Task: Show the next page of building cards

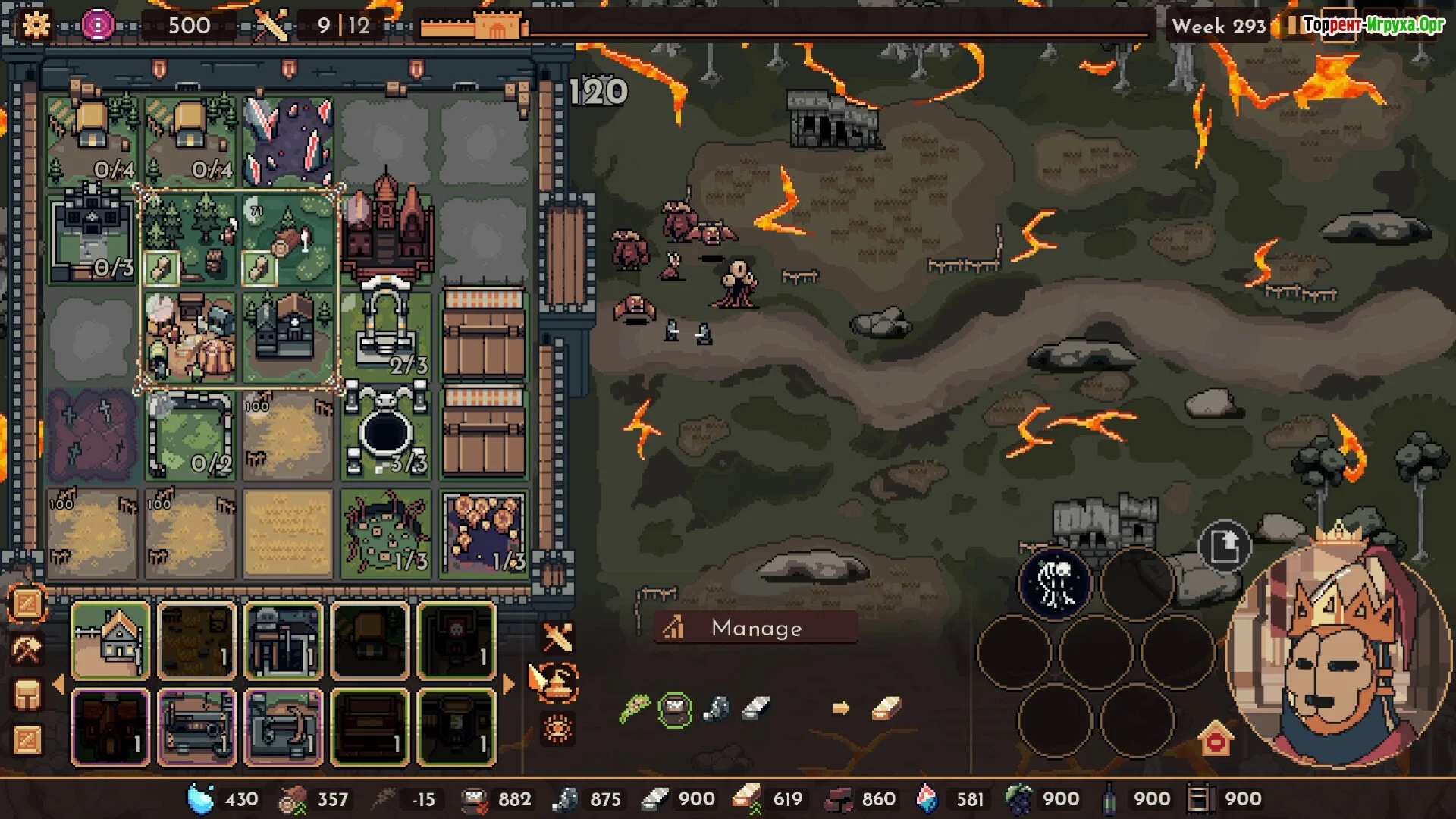Action: (x=508, y=684)
